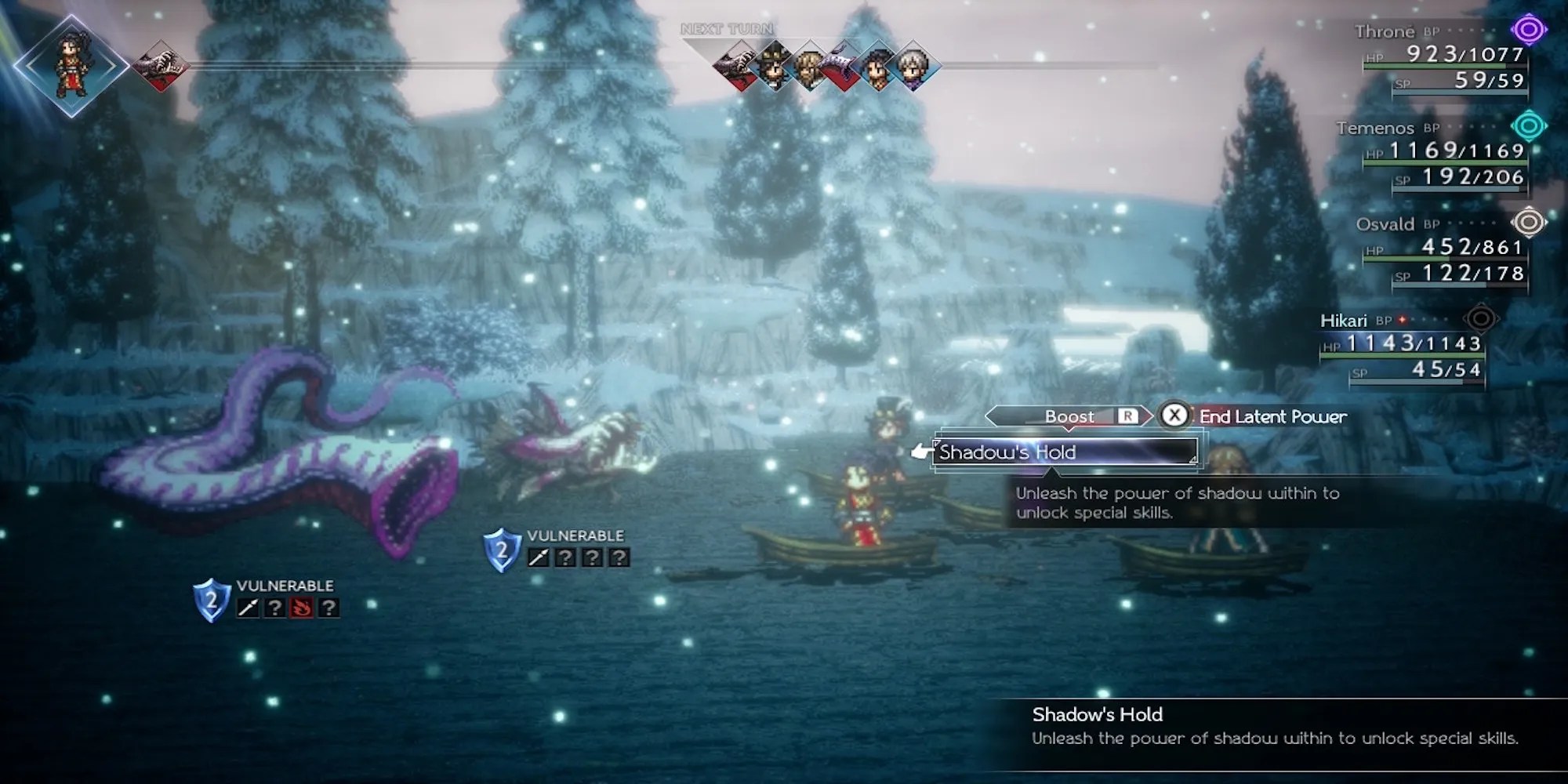This screenshot has width=1568, height=784.
Task: Select the white-haired Temenos turn-order portrait
Action: point(913,67)
